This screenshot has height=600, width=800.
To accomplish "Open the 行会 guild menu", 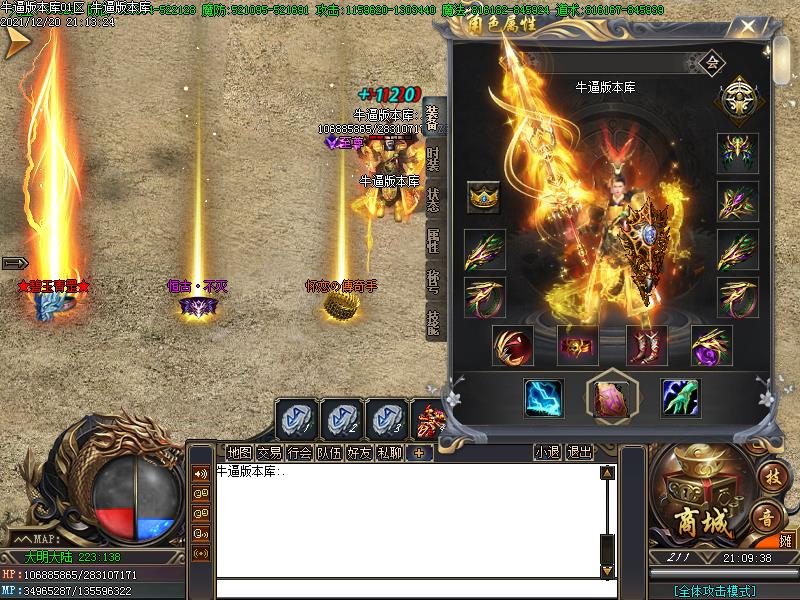I will coord(299,452).
